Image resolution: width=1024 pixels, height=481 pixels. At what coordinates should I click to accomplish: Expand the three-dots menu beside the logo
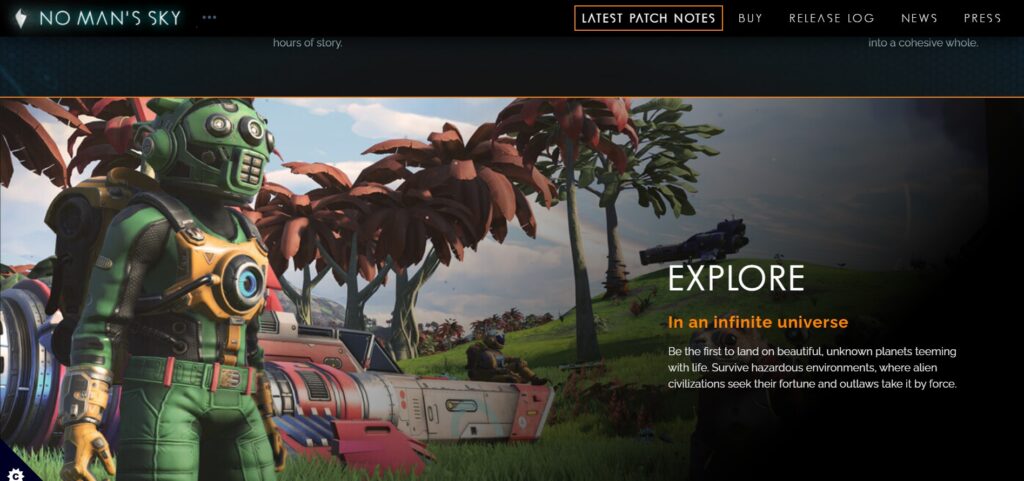pos(209,18)
